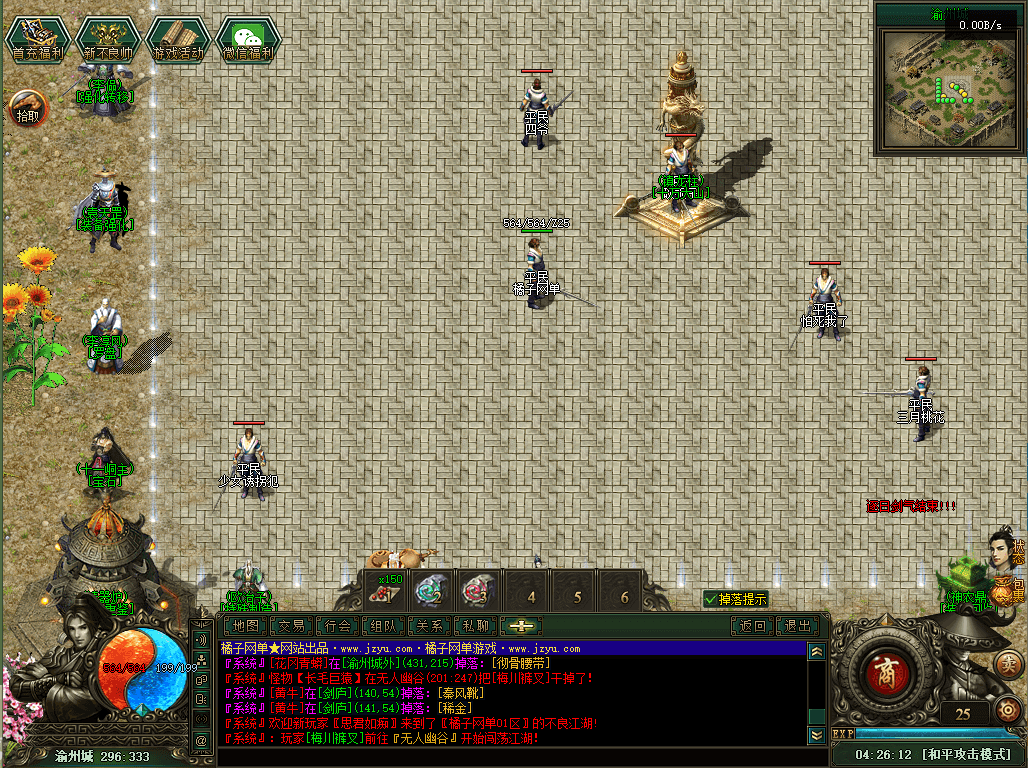Click the 返回 return button
The height and width of the screenshot is (768, 1028).
752,626
